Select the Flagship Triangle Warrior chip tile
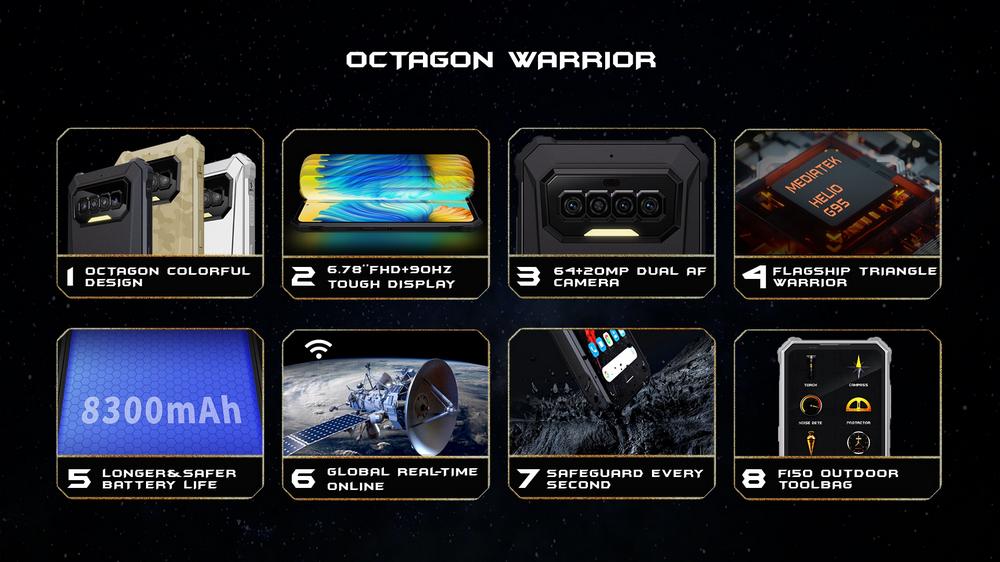The image size is (1000, 562). (x=837, y=213)
